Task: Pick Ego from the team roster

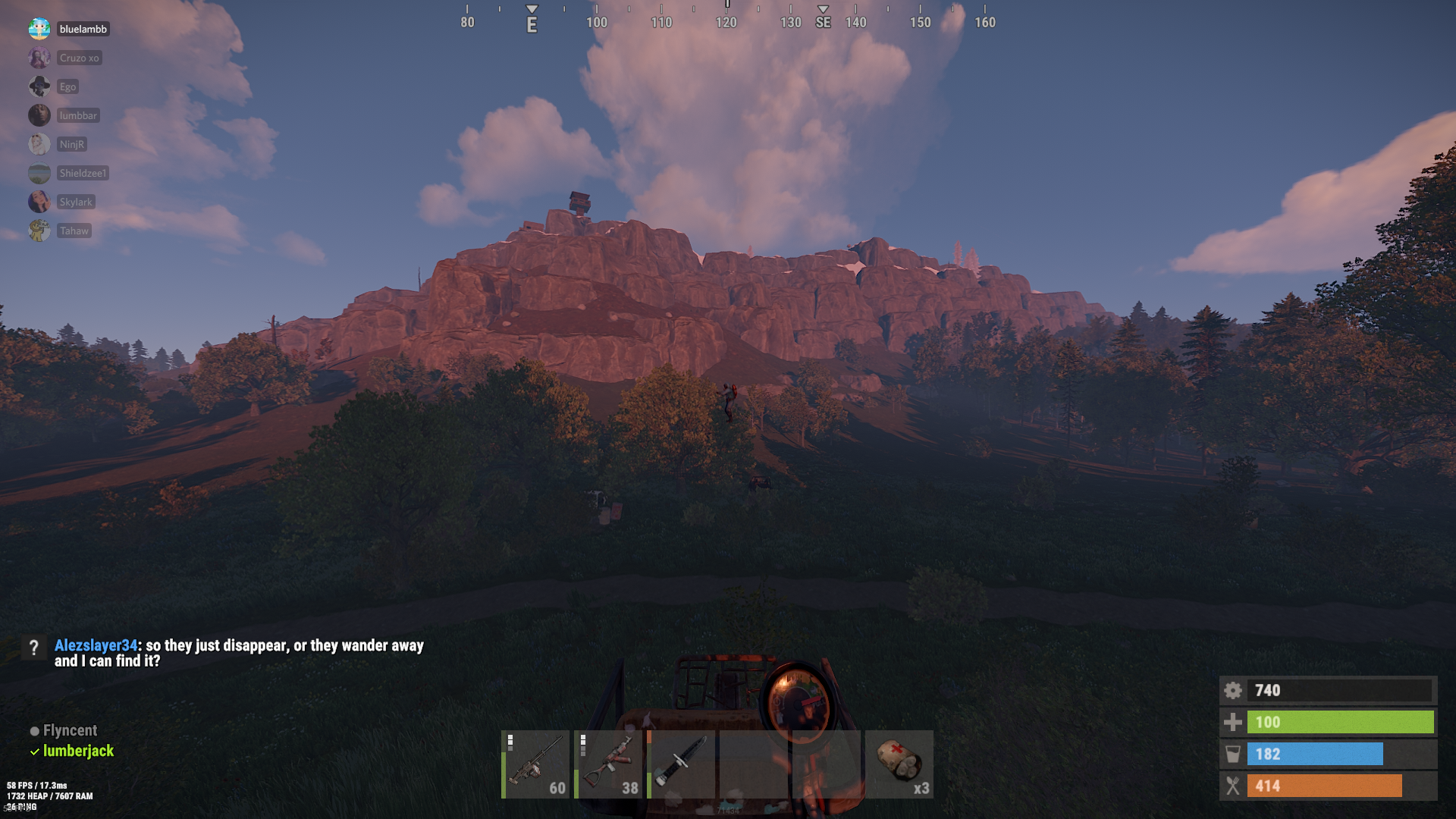Action: pyautogui.click(x=67, y=86)
